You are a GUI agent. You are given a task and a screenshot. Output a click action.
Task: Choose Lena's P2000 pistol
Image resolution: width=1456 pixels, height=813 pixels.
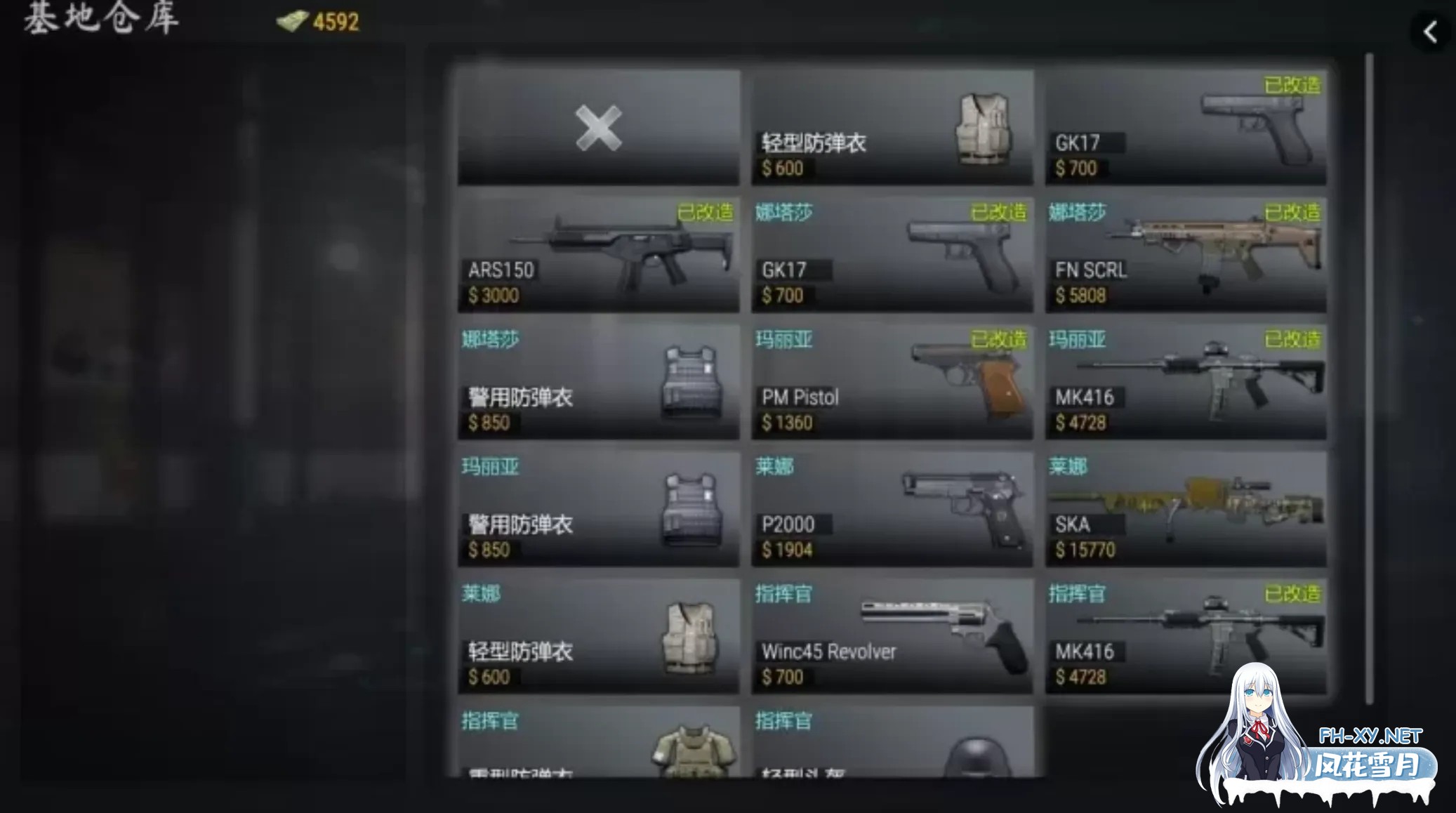click(x=892, y=509)
